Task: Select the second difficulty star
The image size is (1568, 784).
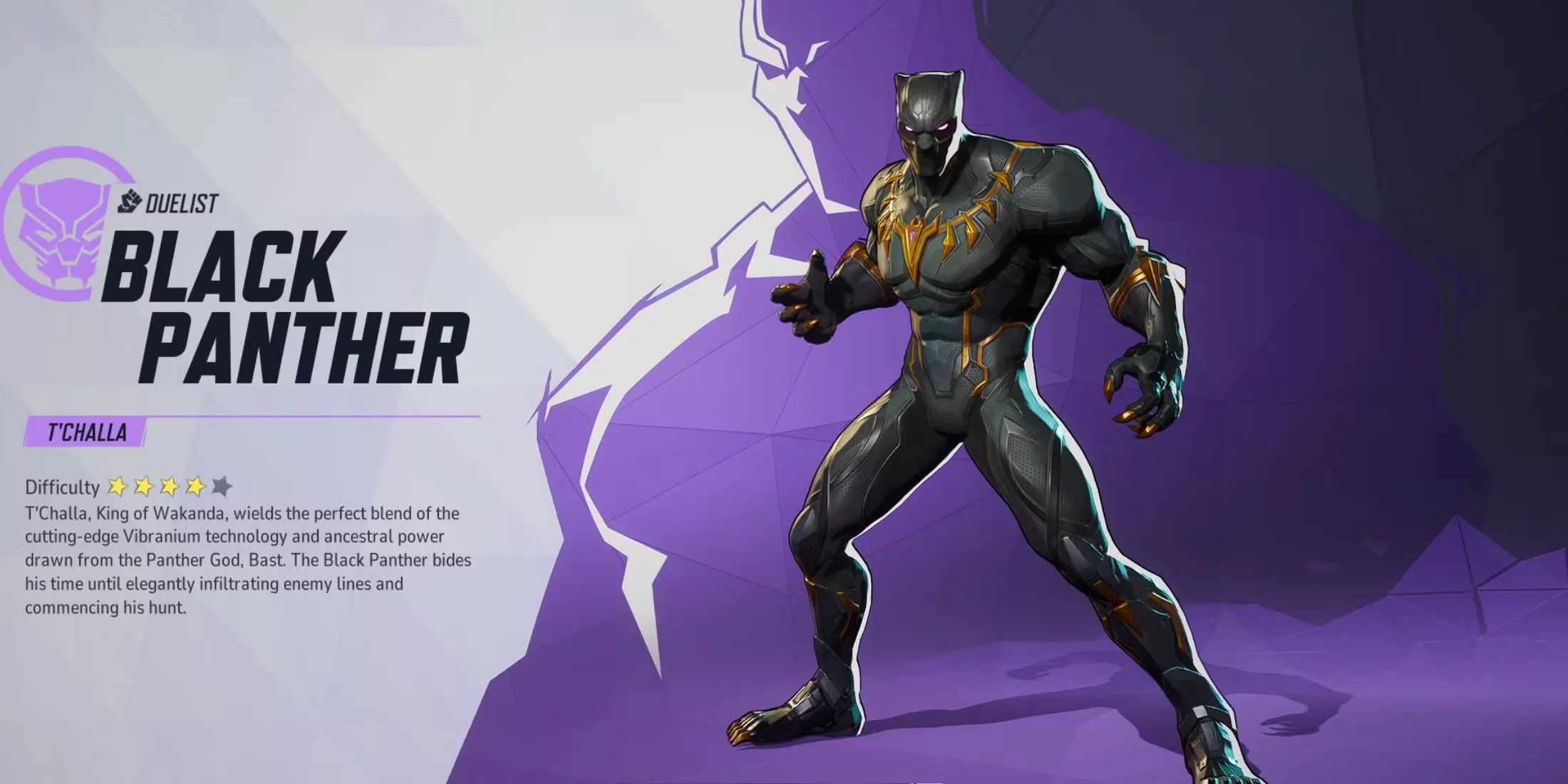Action: pos(143,488)
